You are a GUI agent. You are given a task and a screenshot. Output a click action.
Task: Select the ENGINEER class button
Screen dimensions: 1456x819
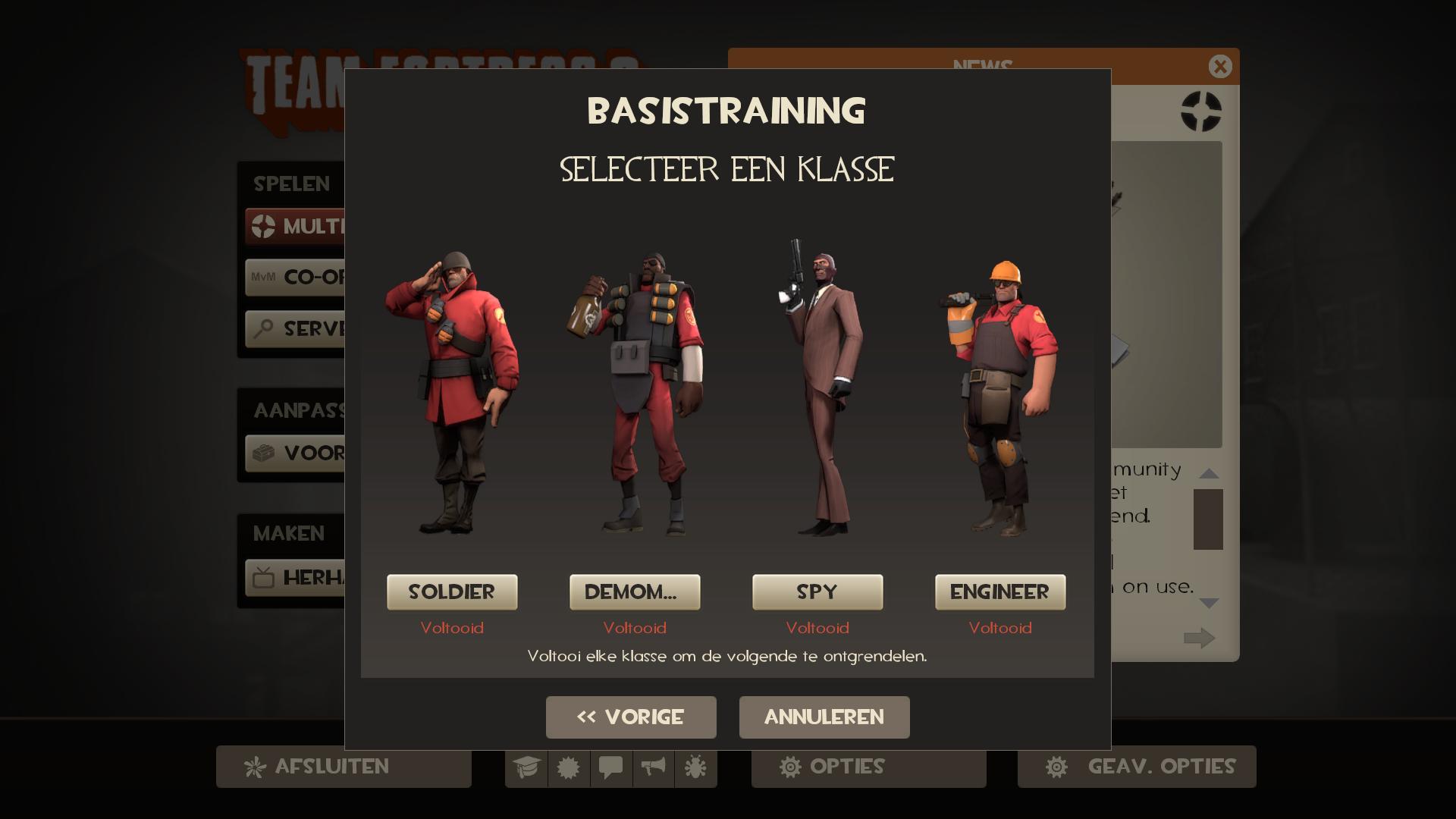point(1000,592)
